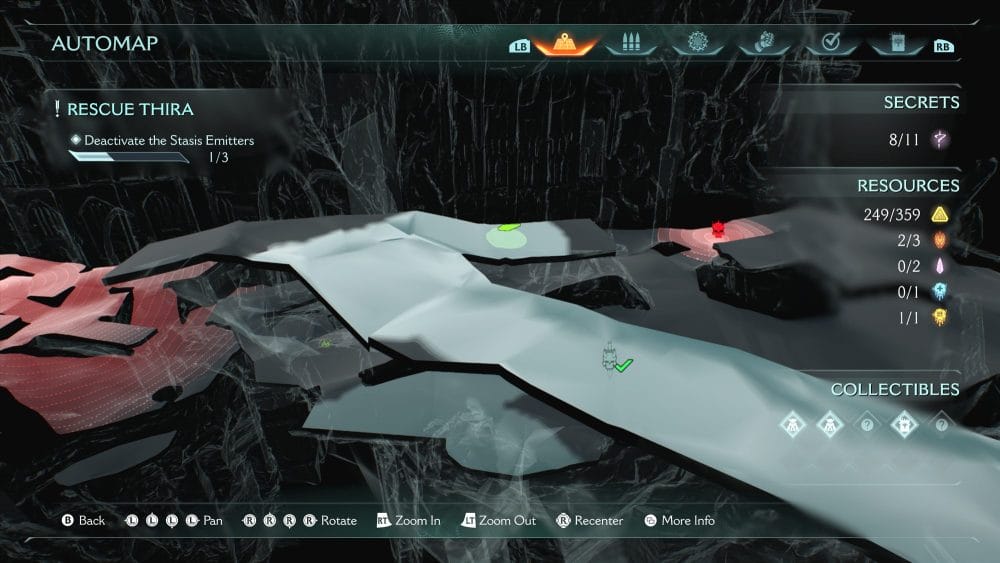Select the blue resource icon
Screen dimensions: 1000x563
point(939,292)
